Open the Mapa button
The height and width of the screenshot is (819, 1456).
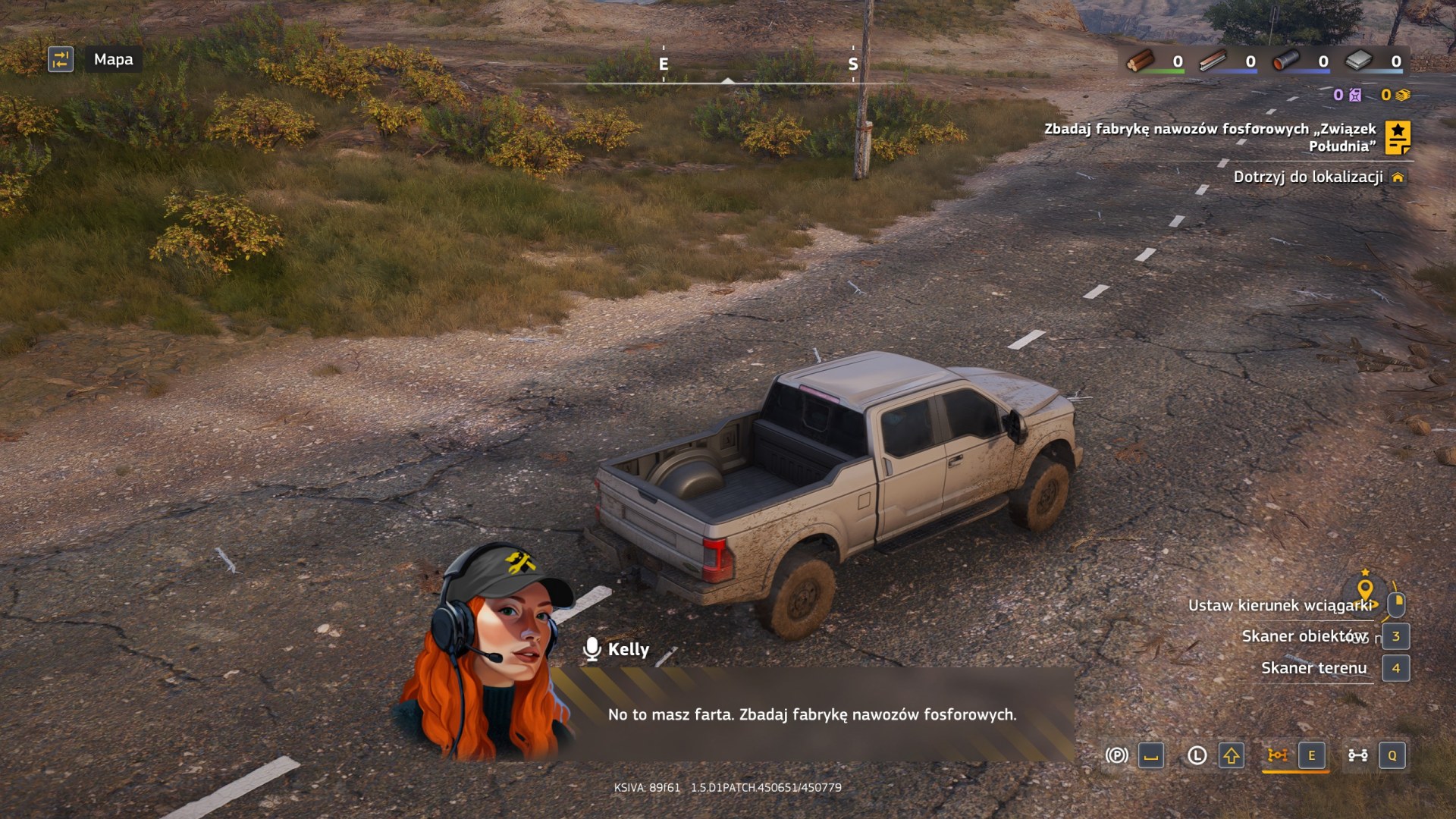113,59
